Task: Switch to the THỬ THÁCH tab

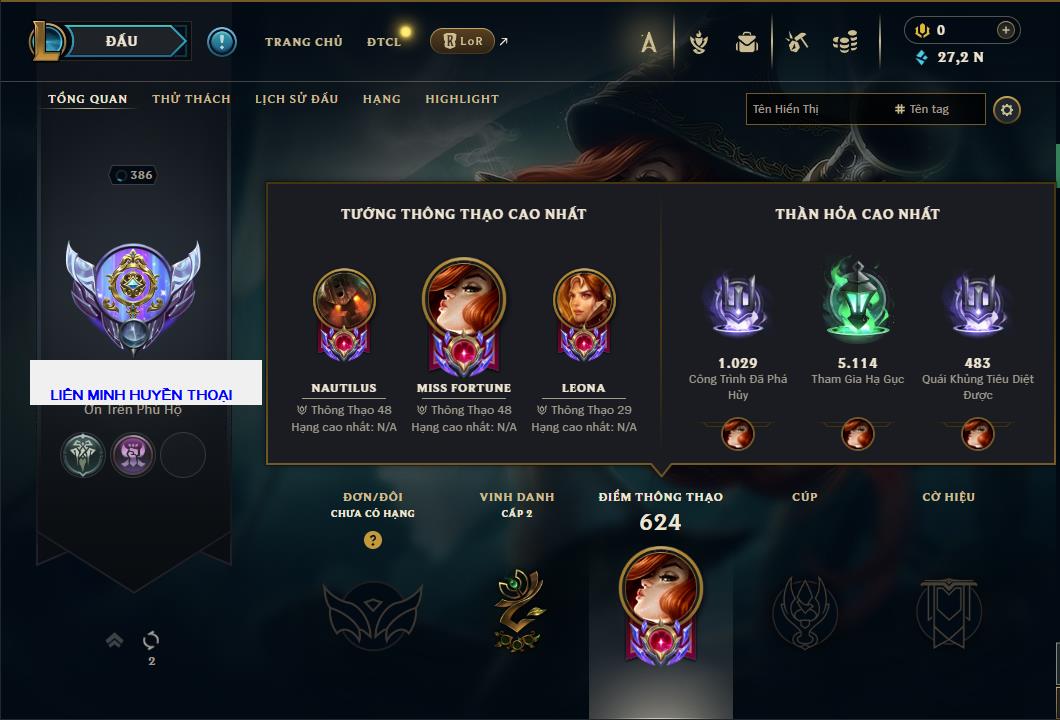Action: [191, 99]
